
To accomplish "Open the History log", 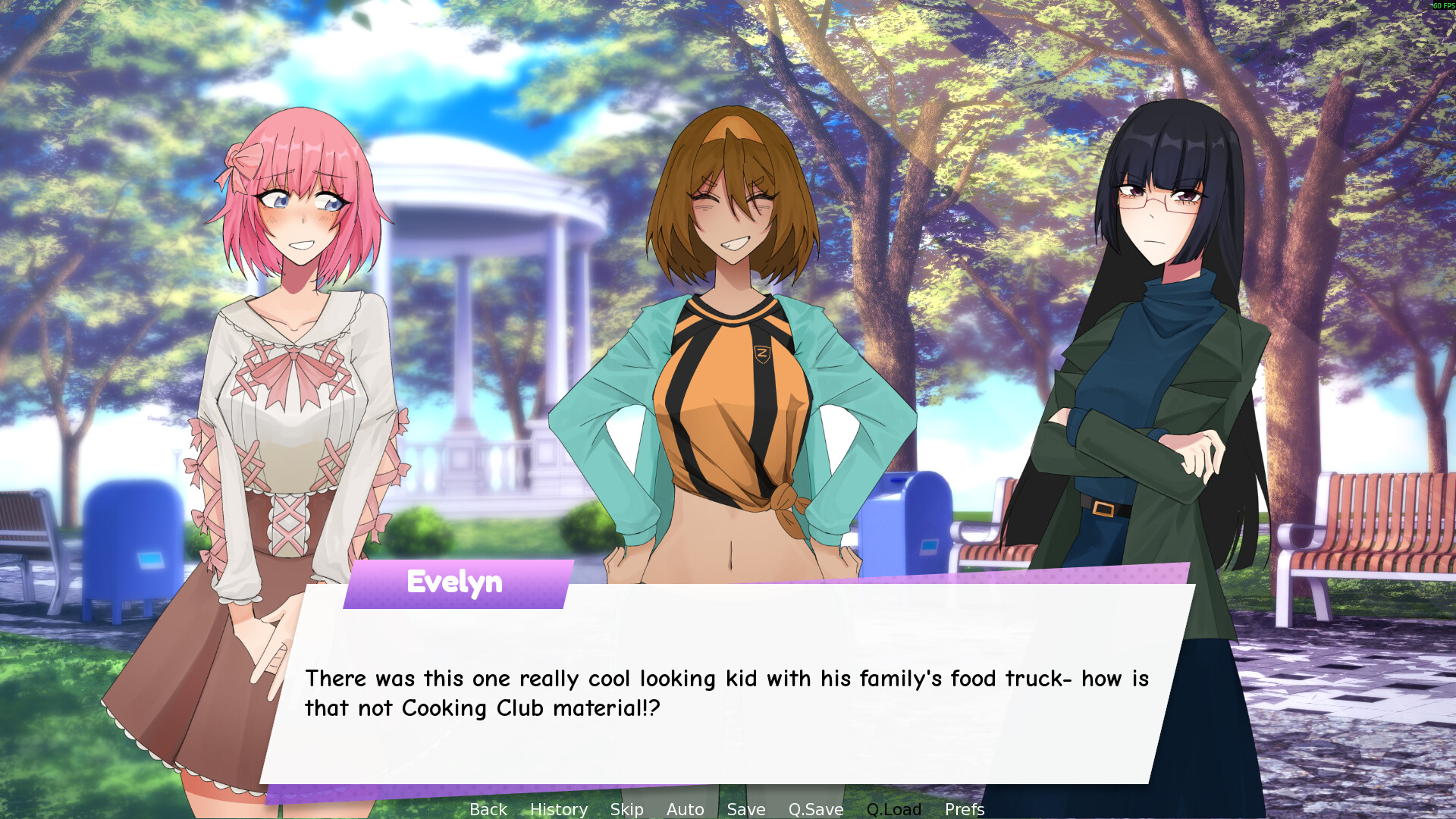I will click(x=559, y=809).
